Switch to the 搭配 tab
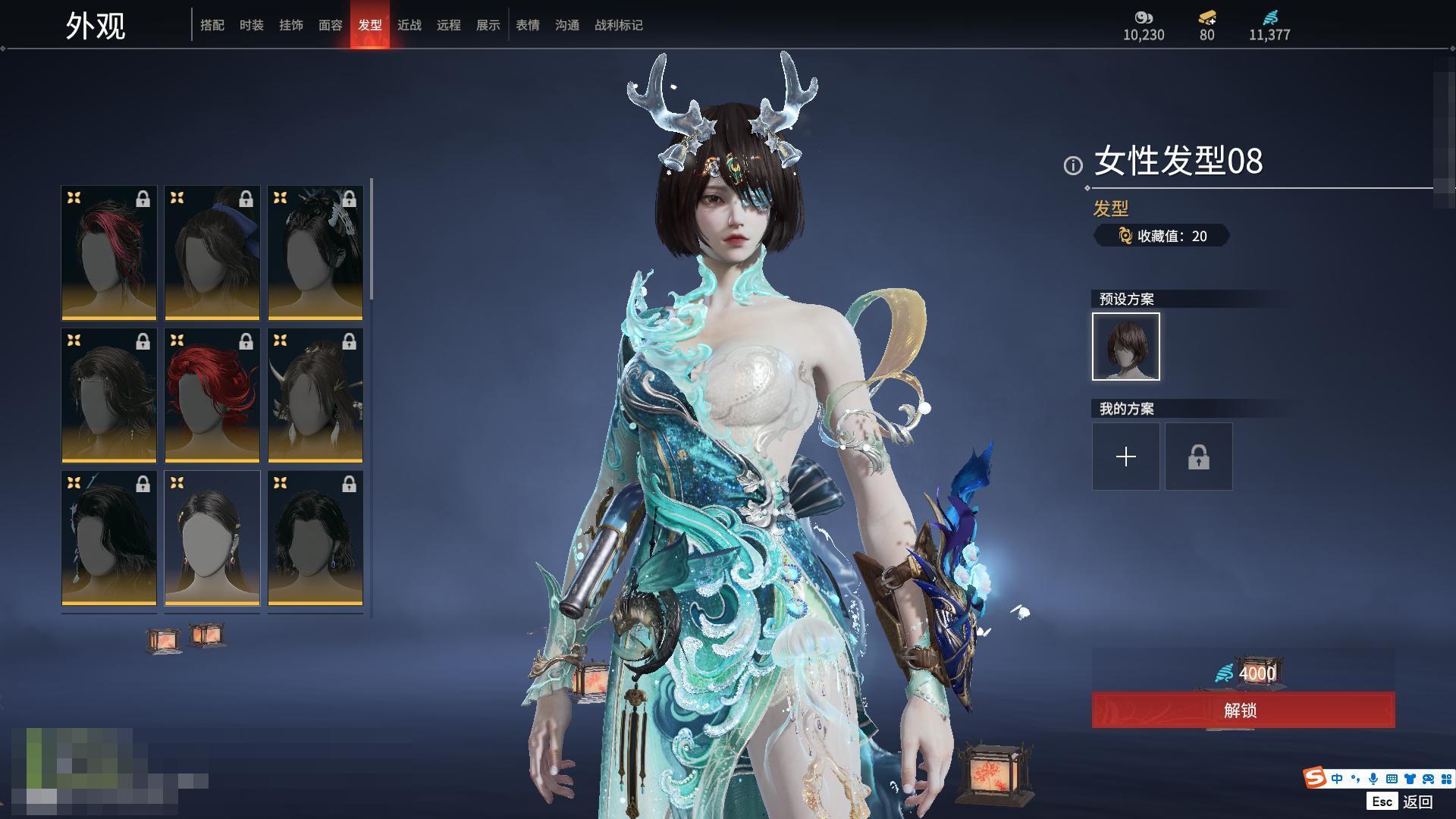Image resolution: width=1456 pixels, height=819 pixels. tap(212, 25)
